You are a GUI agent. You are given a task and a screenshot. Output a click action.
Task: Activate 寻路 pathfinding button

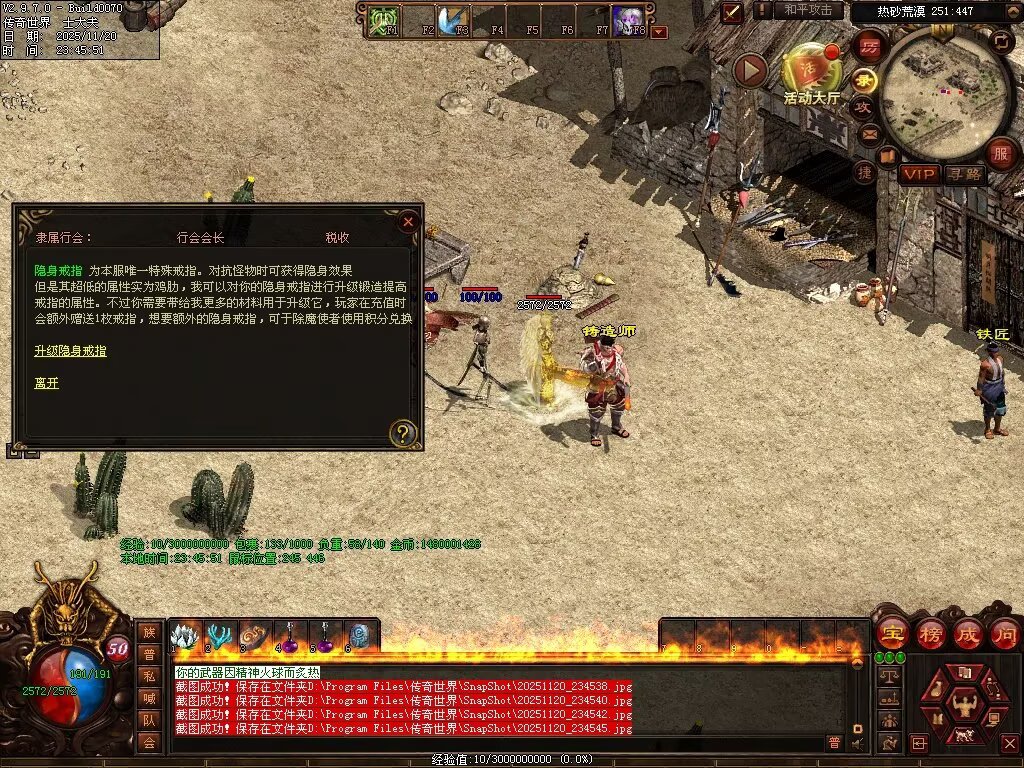(965, 175)
